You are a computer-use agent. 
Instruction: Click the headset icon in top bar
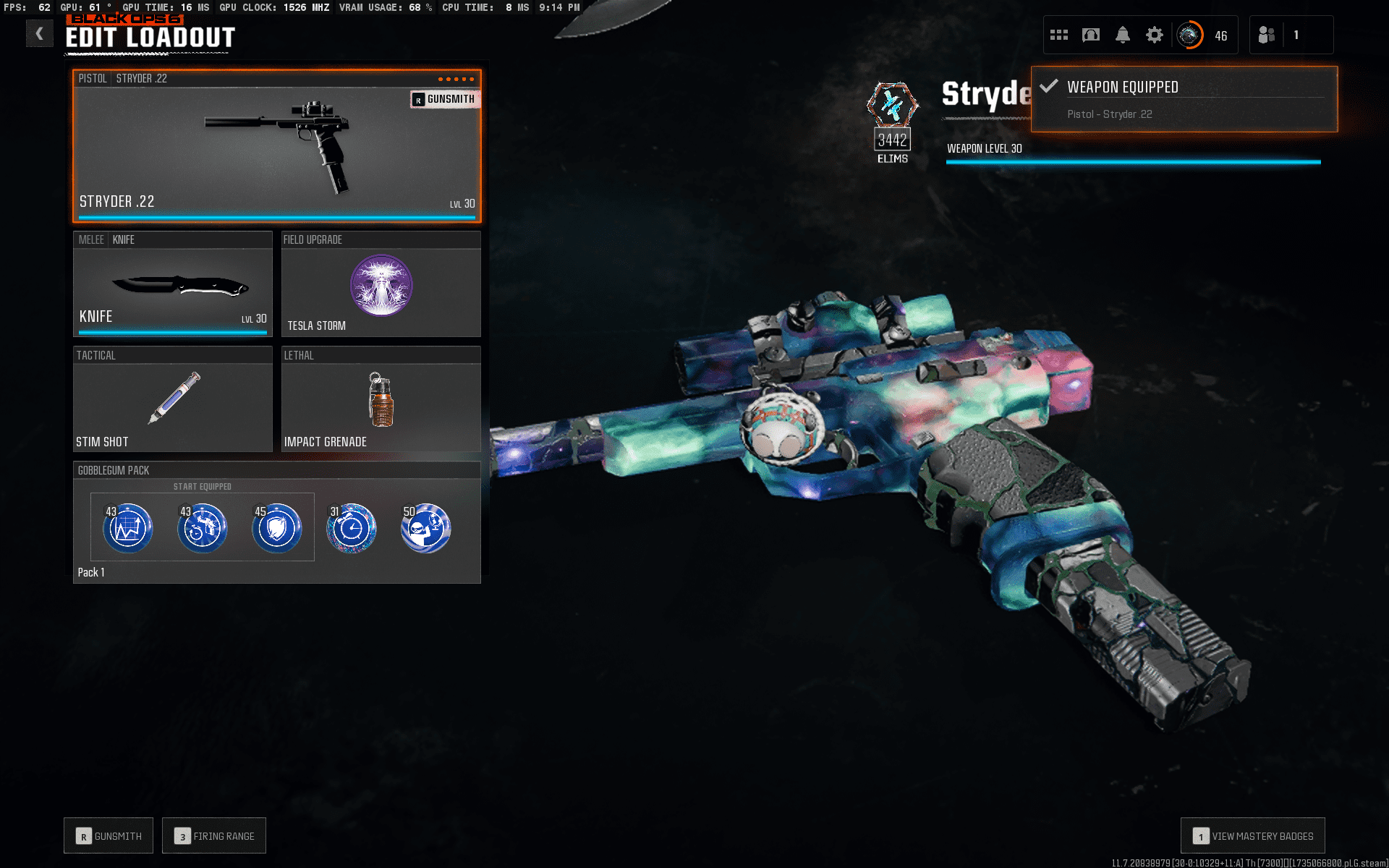click(1091, 35)
